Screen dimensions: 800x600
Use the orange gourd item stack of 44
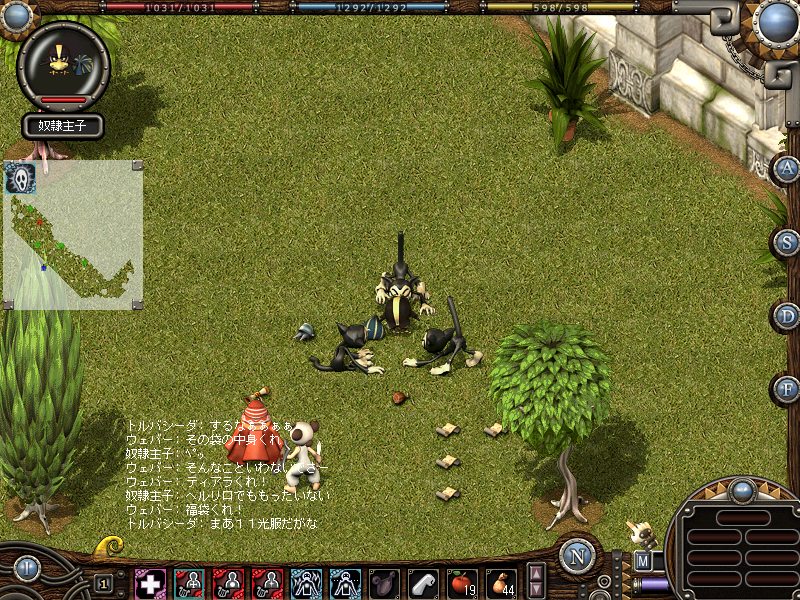[501, 582]
